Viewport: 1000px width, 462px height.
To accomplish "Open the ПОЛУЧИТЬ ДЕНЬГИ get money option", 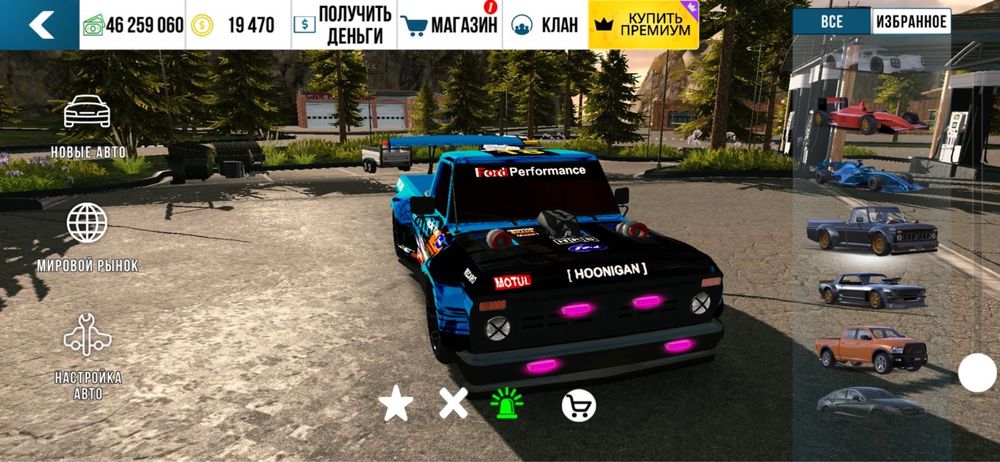I will click(343, 25).
